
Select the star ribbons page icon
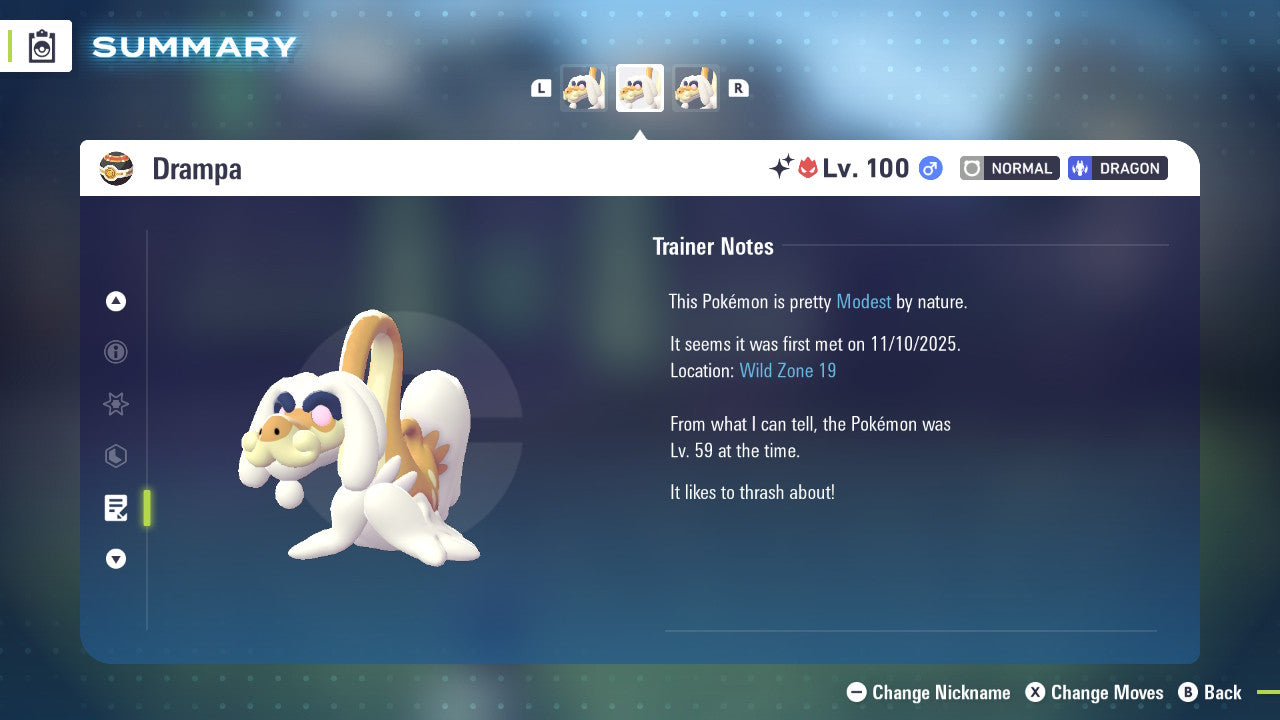click(x=115, y=404)
